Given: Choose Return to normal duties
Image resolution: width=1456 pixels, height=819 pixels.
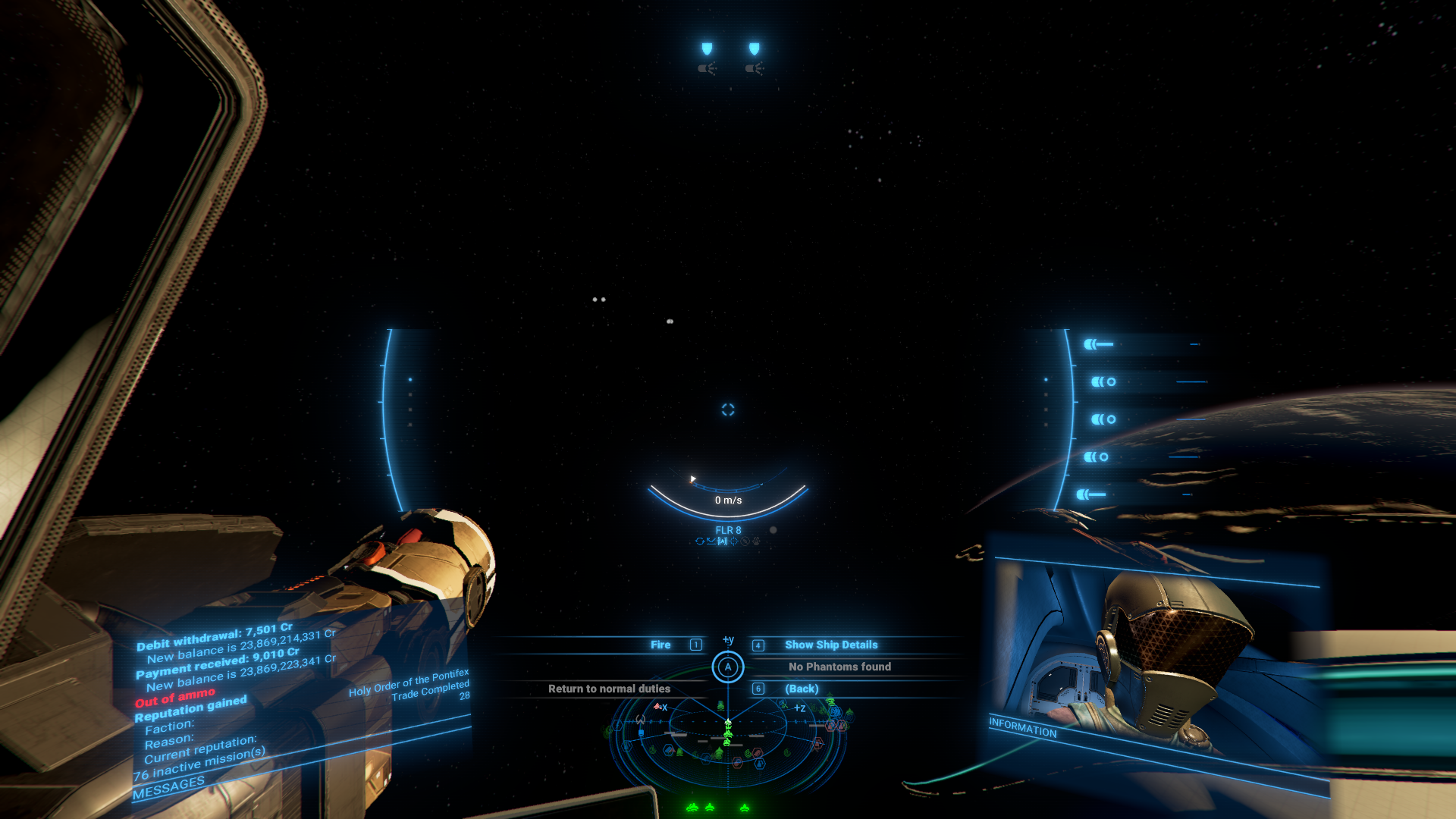Looking at the screenshot, I should point(609,689).
